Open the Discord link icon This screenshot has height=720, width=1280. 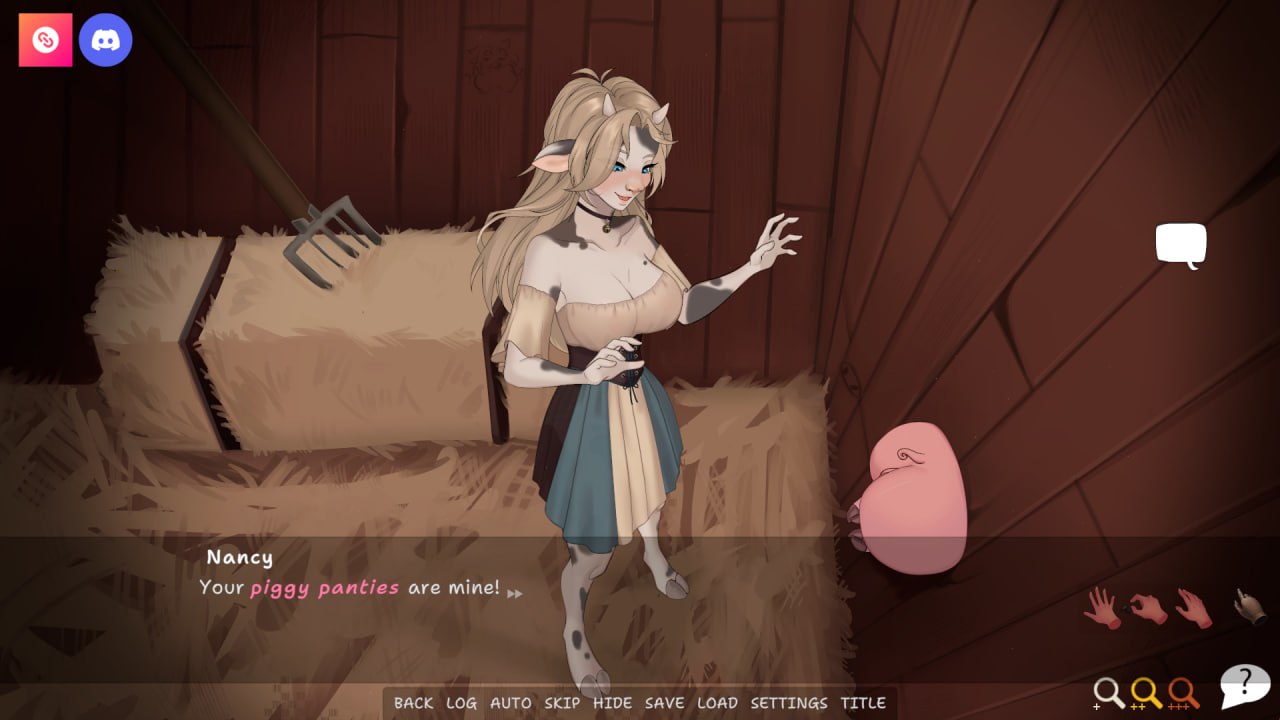(x=105, y=39)
